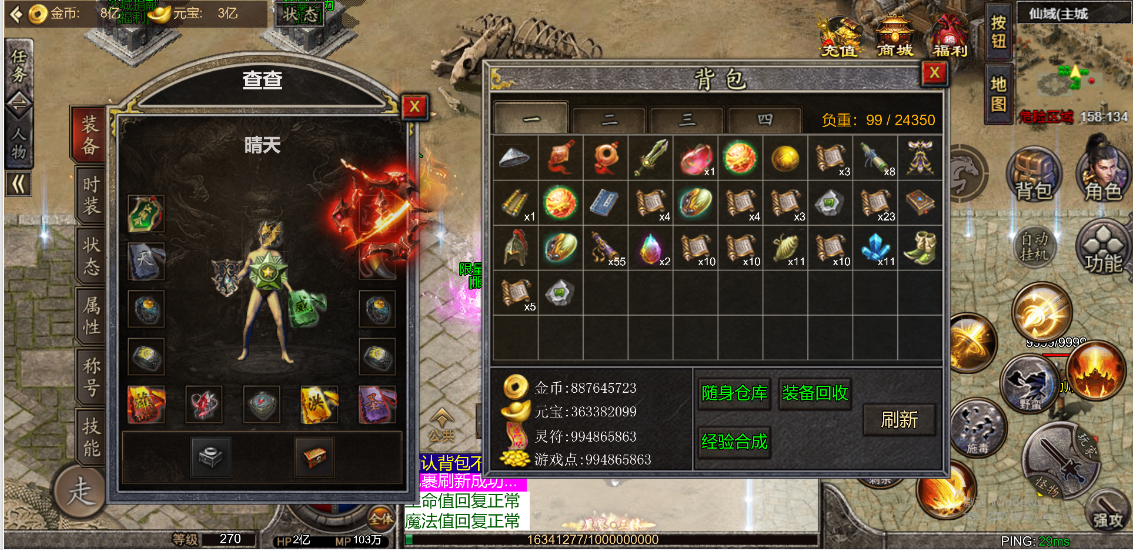Click the 装备回收 equipment recycle button

(x=814, y=393)
